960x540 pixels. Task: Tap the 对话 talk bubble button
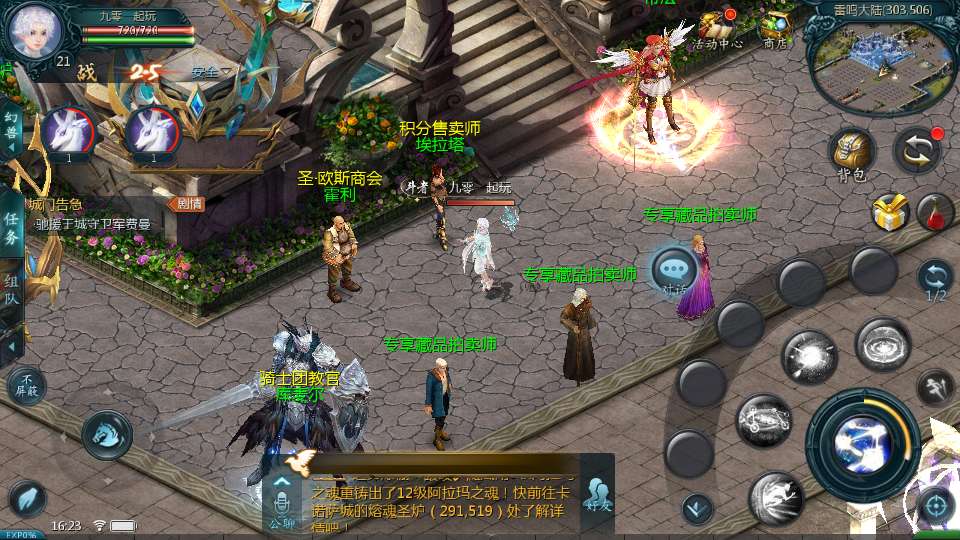tap(675, 270)
